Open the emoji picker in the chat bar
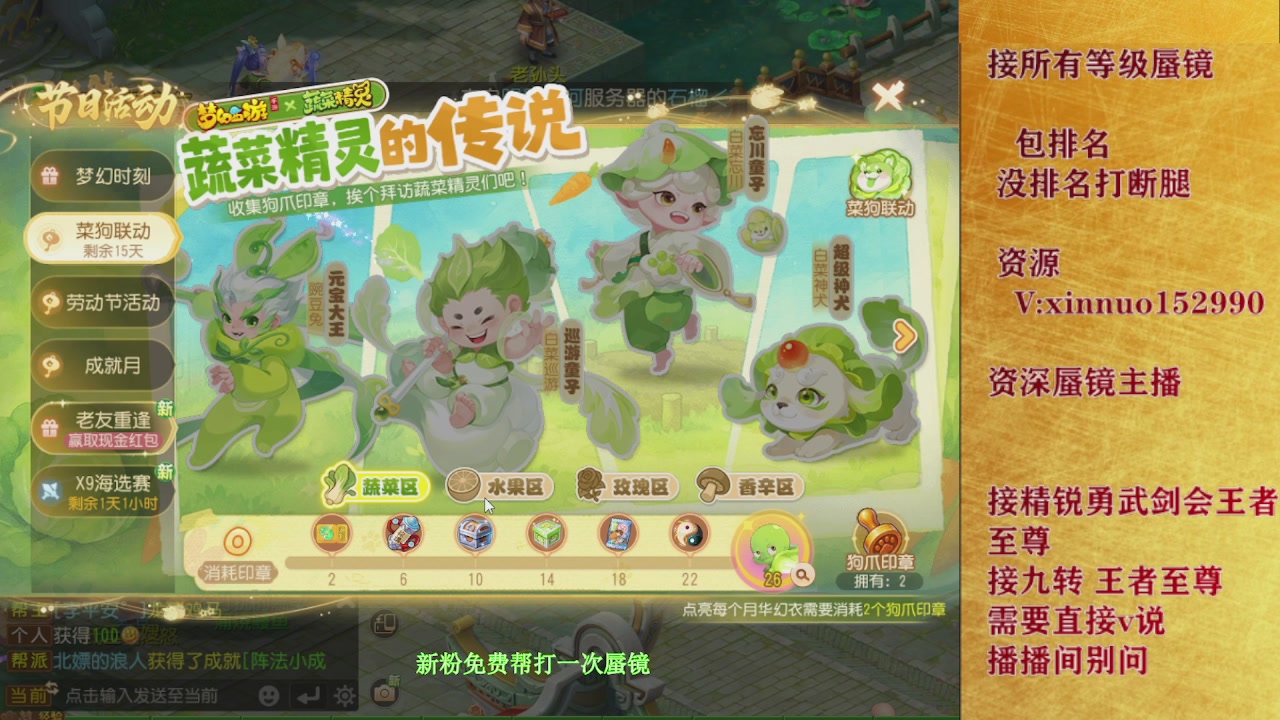1280x720 pixels. pos(269,696)
